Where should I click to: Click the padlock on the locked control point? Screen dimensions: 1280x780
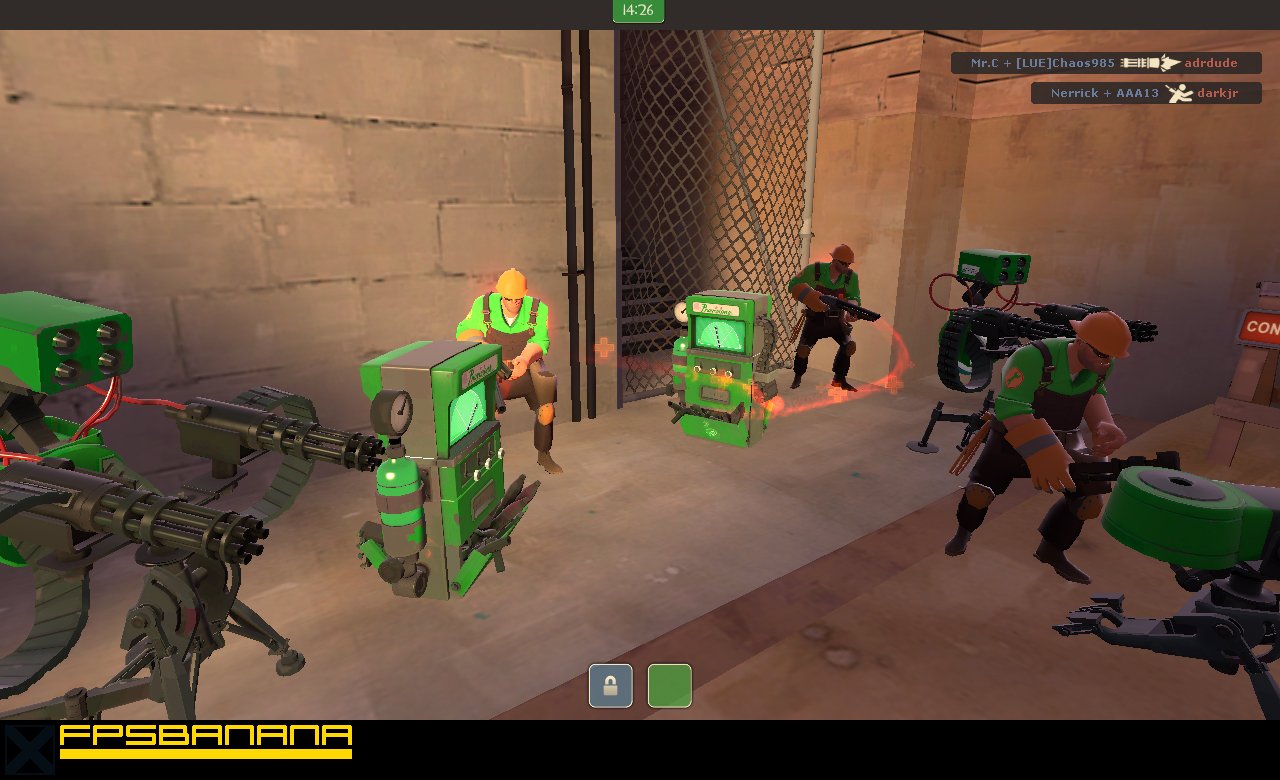(609, 684)
